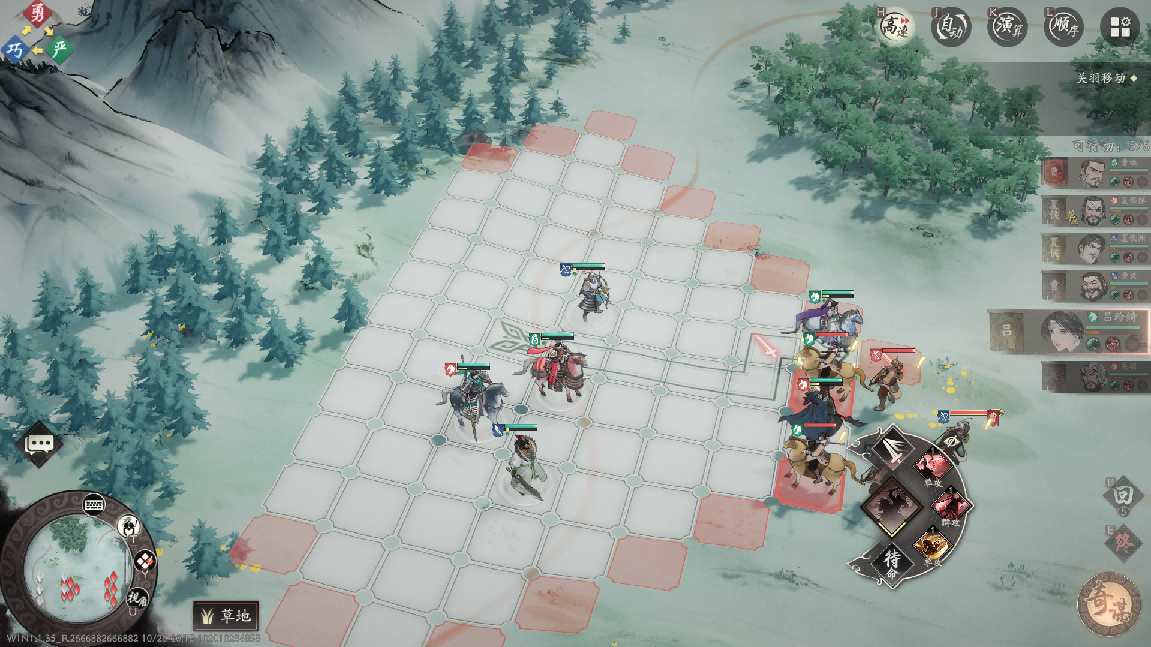Enable 自动 auto-battle mode
The height and width of the screenshot is (647, 1151).
[x=951, y=27]
